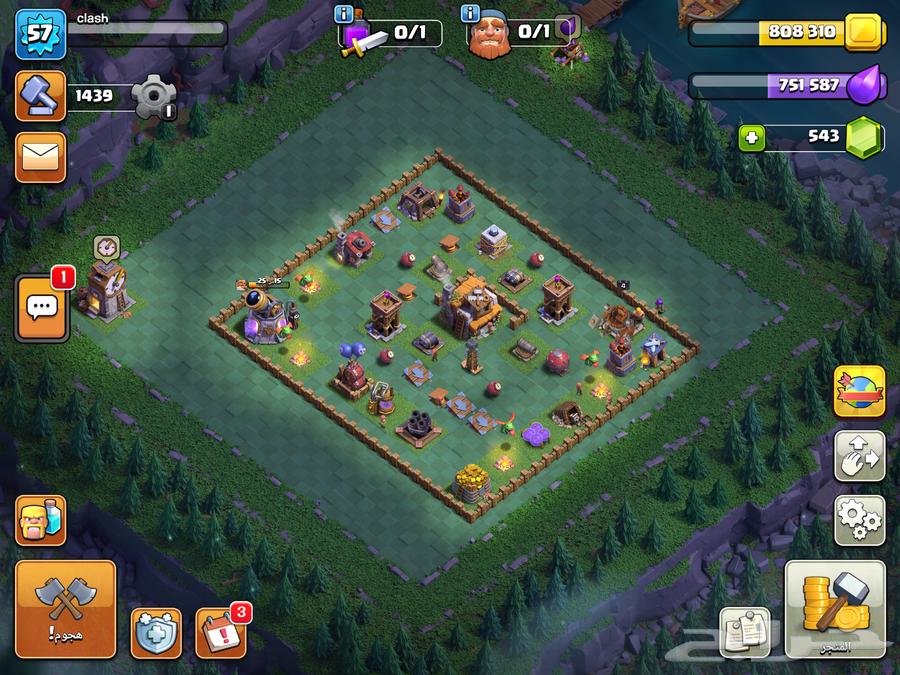Open the events calendar with 3 notifications

(x=220, y=633)
